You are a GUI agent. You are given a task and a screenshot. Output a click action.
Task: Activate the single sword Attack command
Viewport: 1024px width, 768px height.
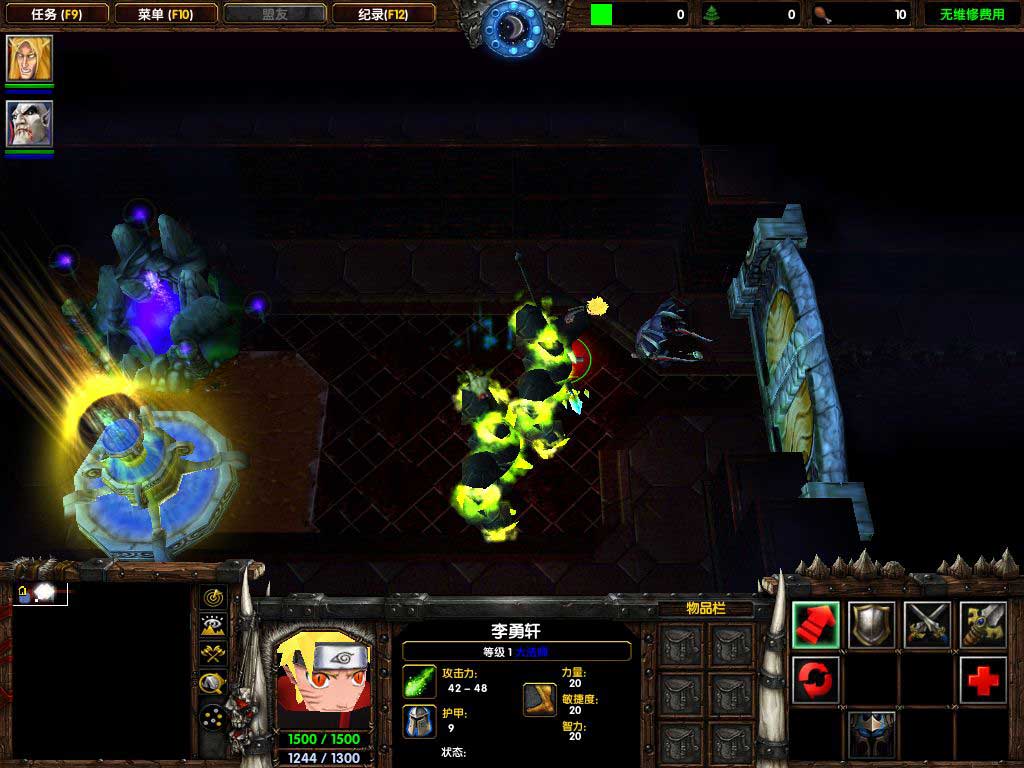pyautogui.click(x=983, y=624)
